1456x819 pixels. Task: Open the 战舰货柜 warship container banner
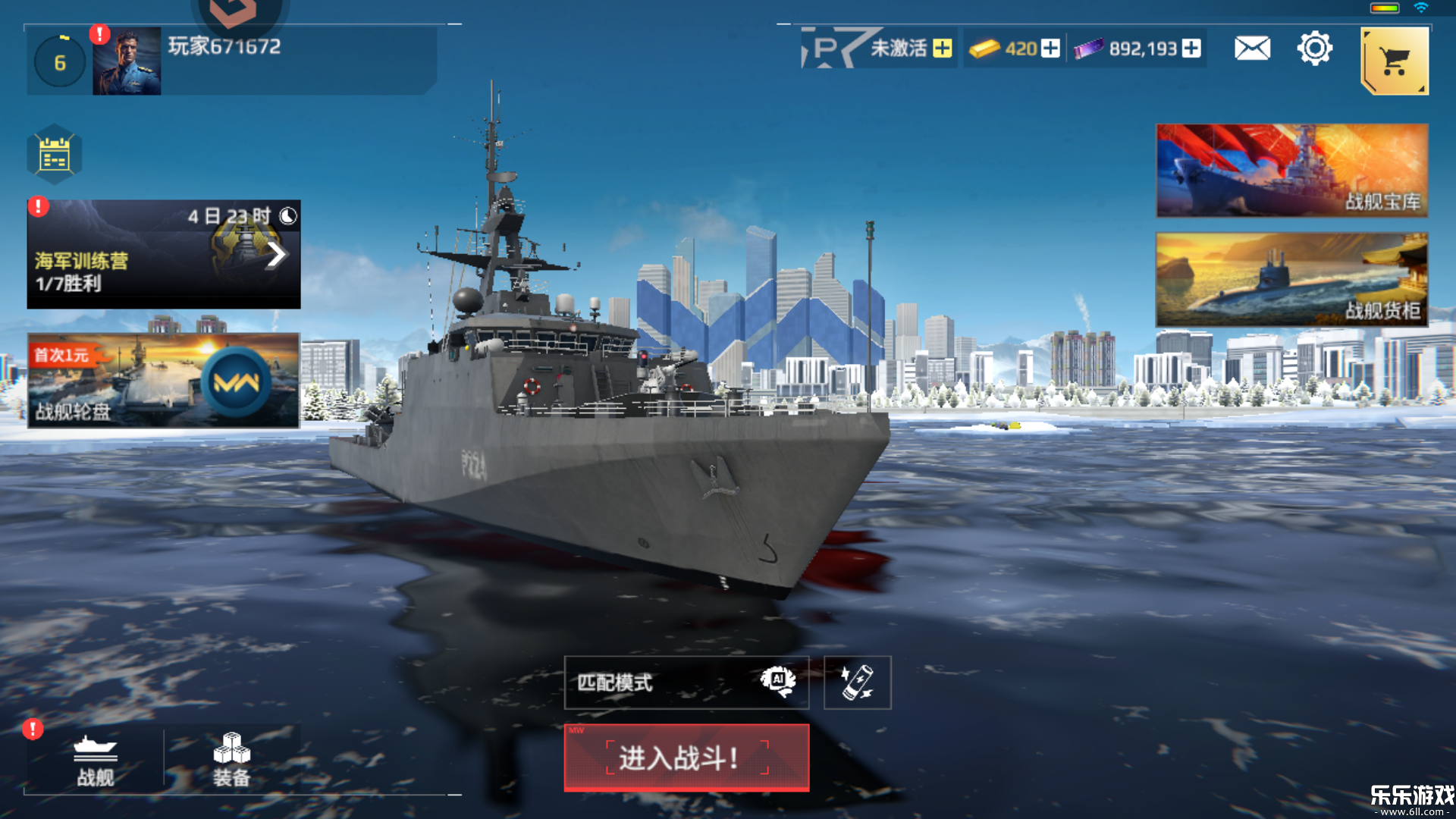(x=1291, y=280)
